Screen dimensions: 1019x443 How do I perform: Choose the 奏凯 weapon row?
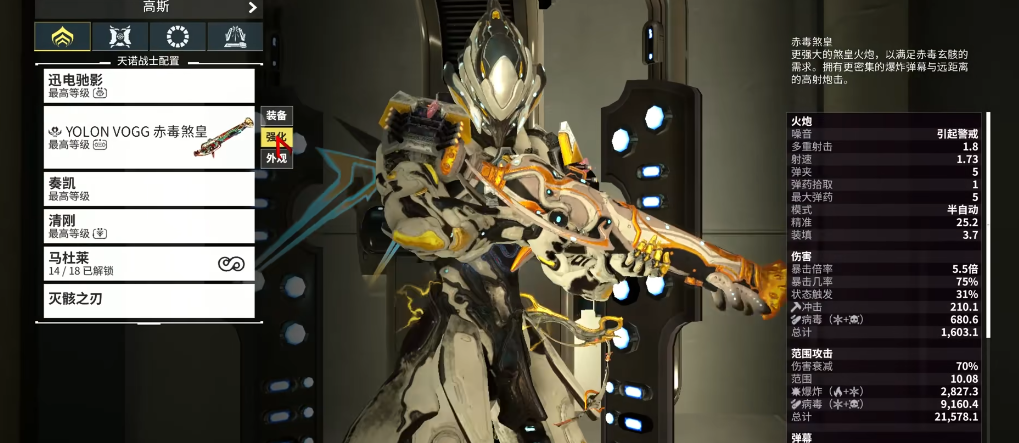click(x=149, y=189)
